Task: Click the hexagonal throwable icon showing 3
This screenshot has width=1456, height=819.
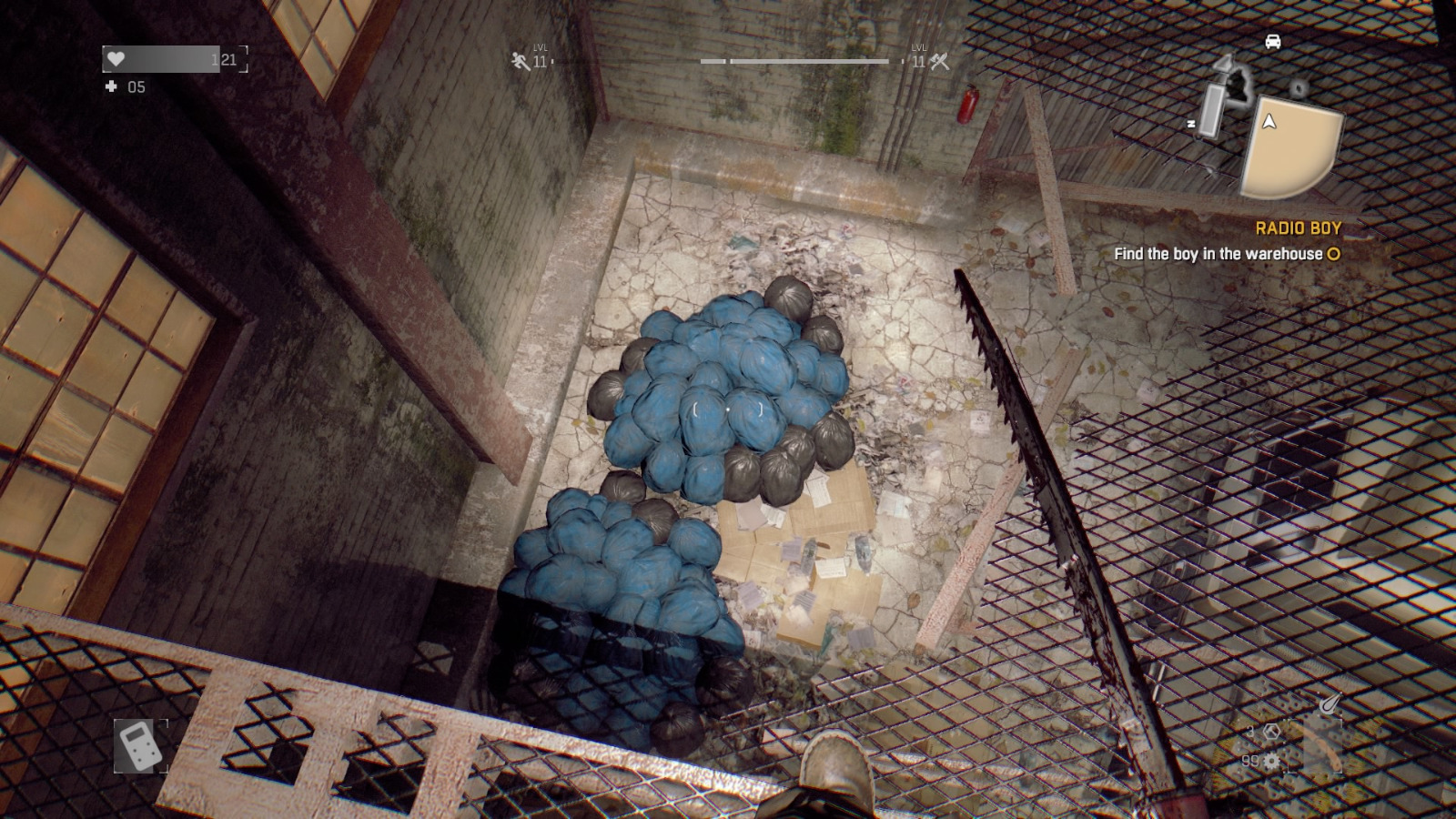Action: pyautogui.click(x=1272, y=733)
